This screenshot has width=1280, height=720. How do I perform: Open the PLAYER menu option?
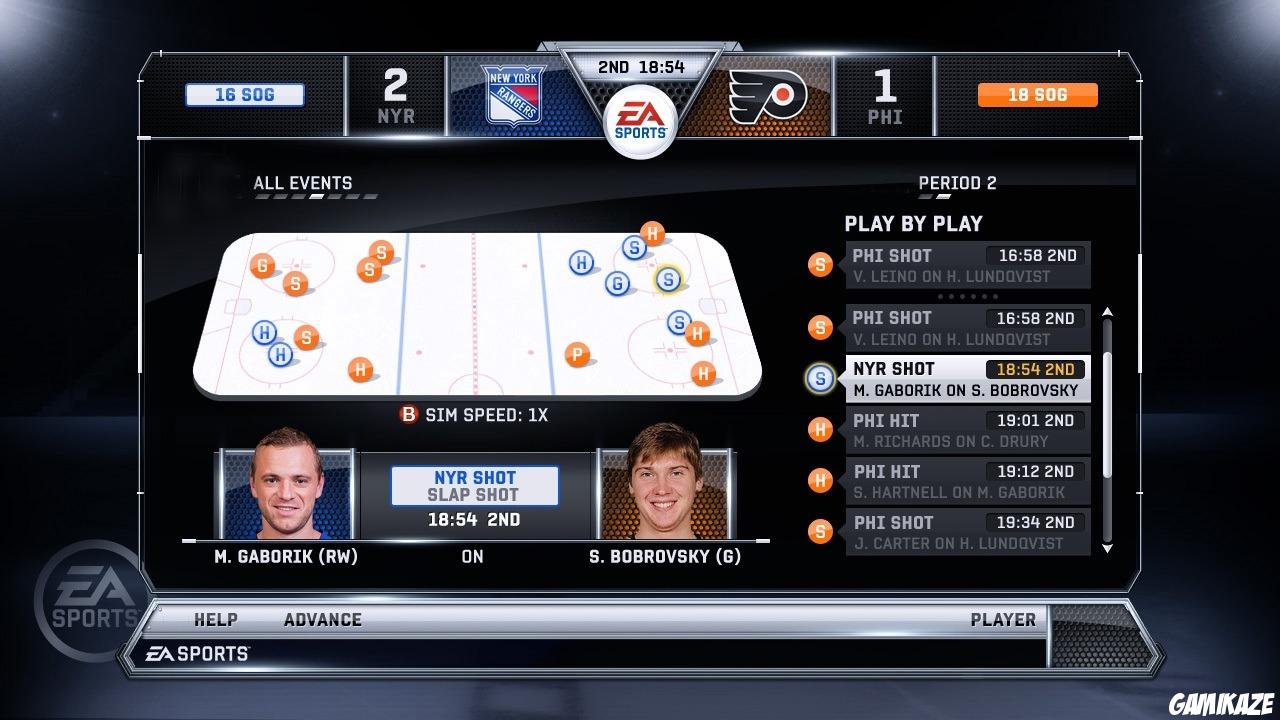1003,619
